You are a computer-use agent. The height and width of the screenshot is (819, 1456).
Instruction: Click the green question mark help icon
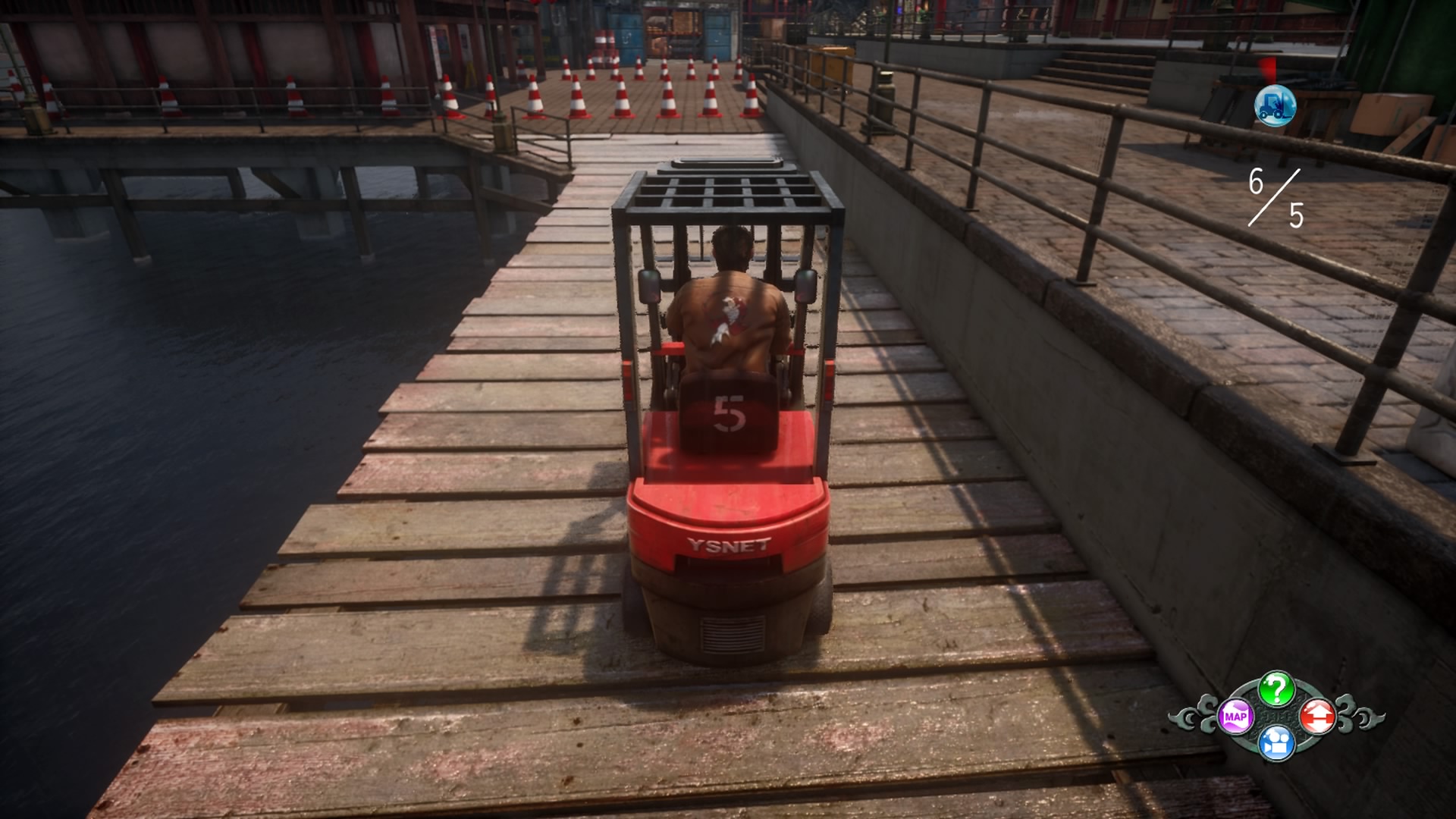(x=1276, y=689)
